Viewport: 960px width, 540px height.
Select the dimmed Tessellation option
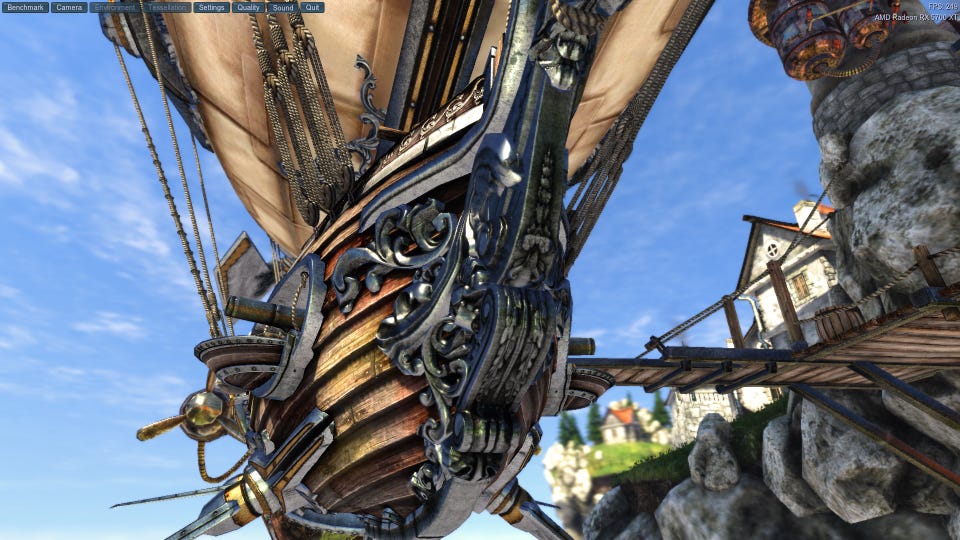[167, 7]
